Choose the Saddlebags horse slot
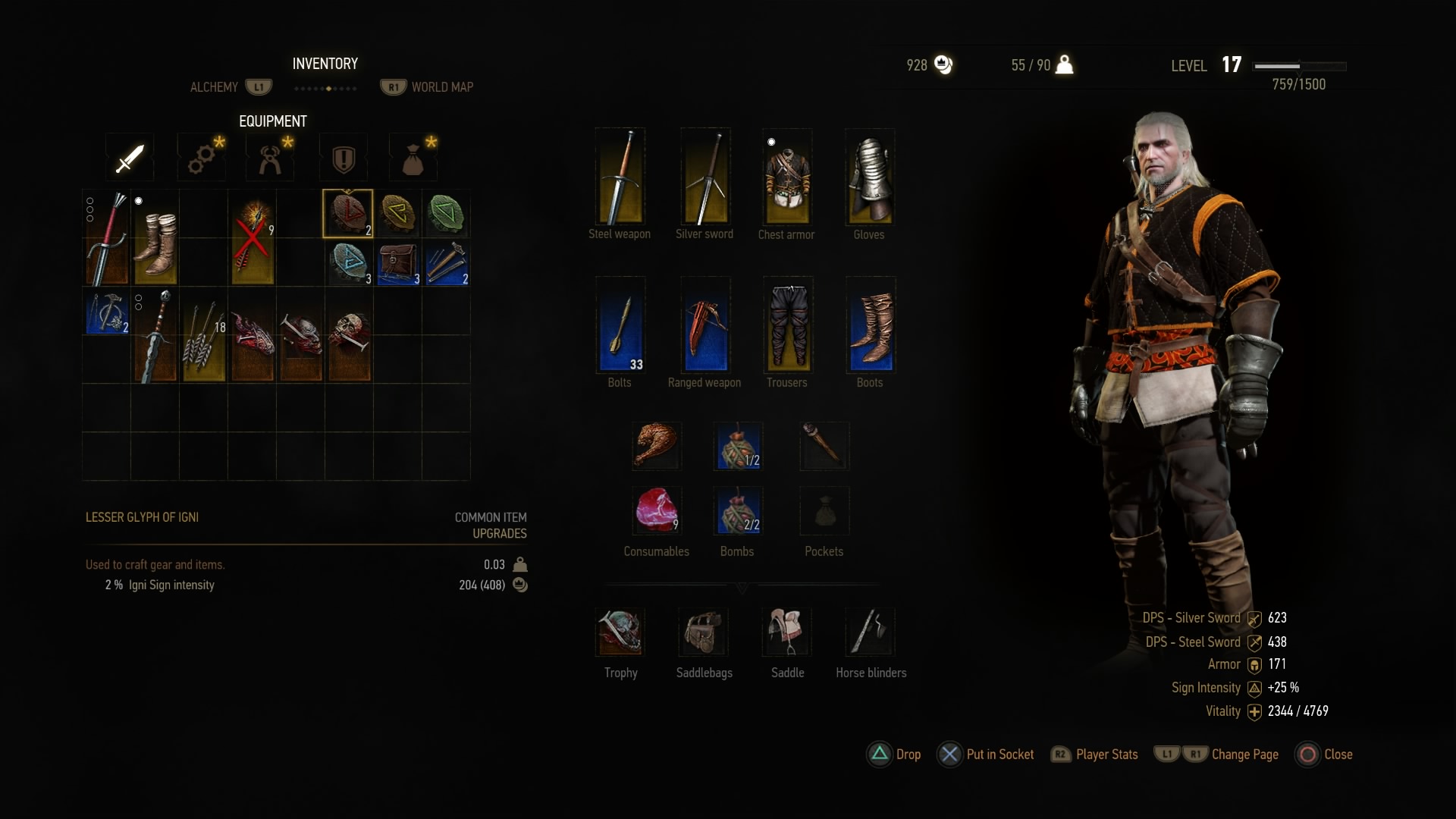 (704, 632)
